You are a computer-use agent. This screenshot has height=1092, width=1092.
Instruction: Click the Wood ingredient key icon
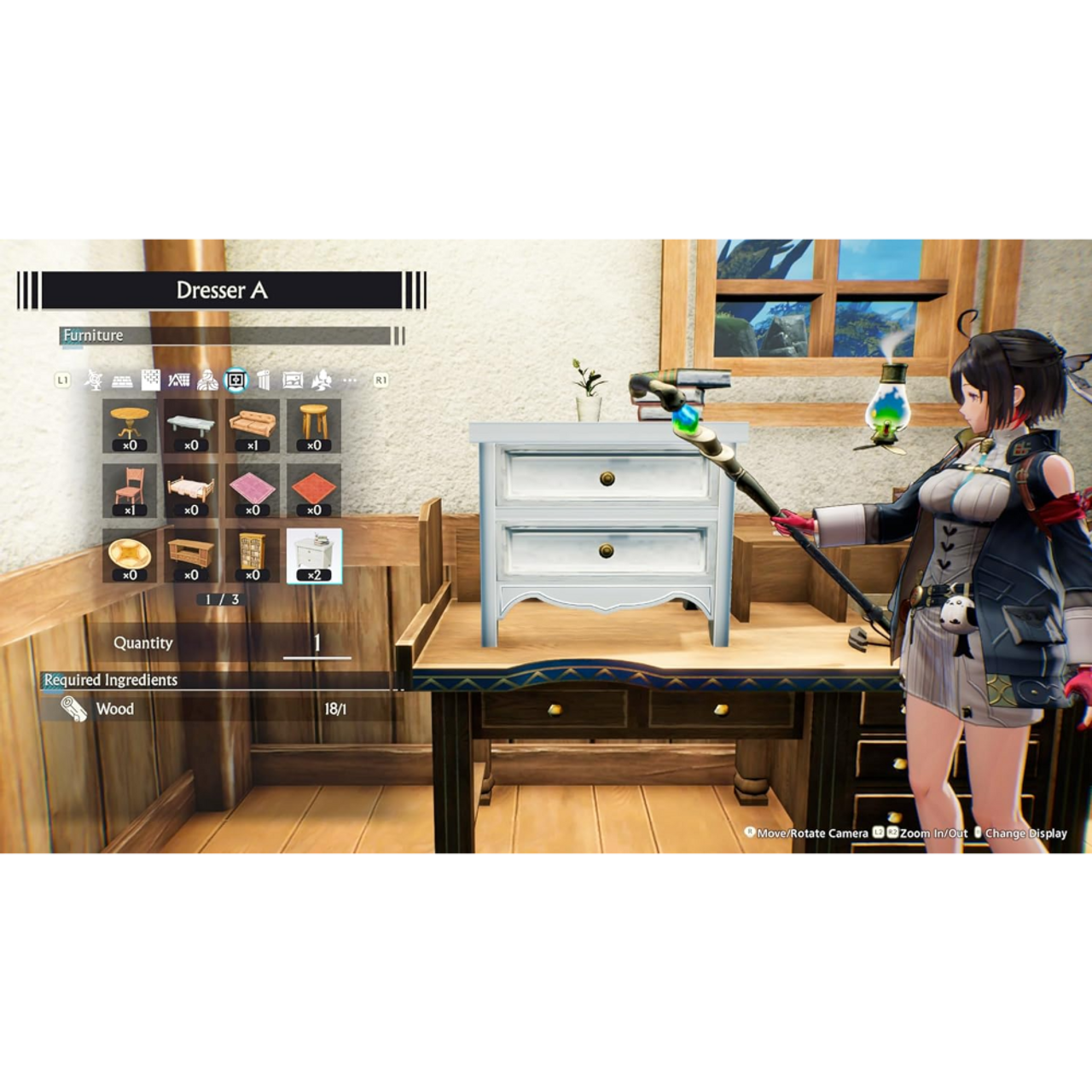73,709
